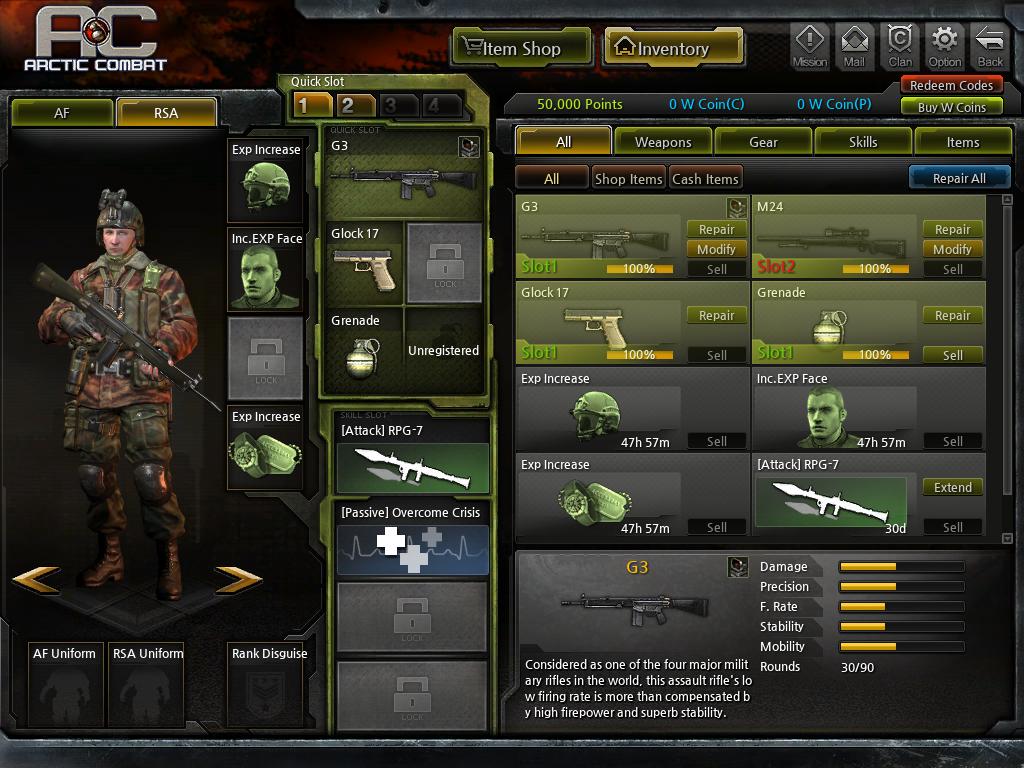Open the Option settings

(x=945, y=46)
